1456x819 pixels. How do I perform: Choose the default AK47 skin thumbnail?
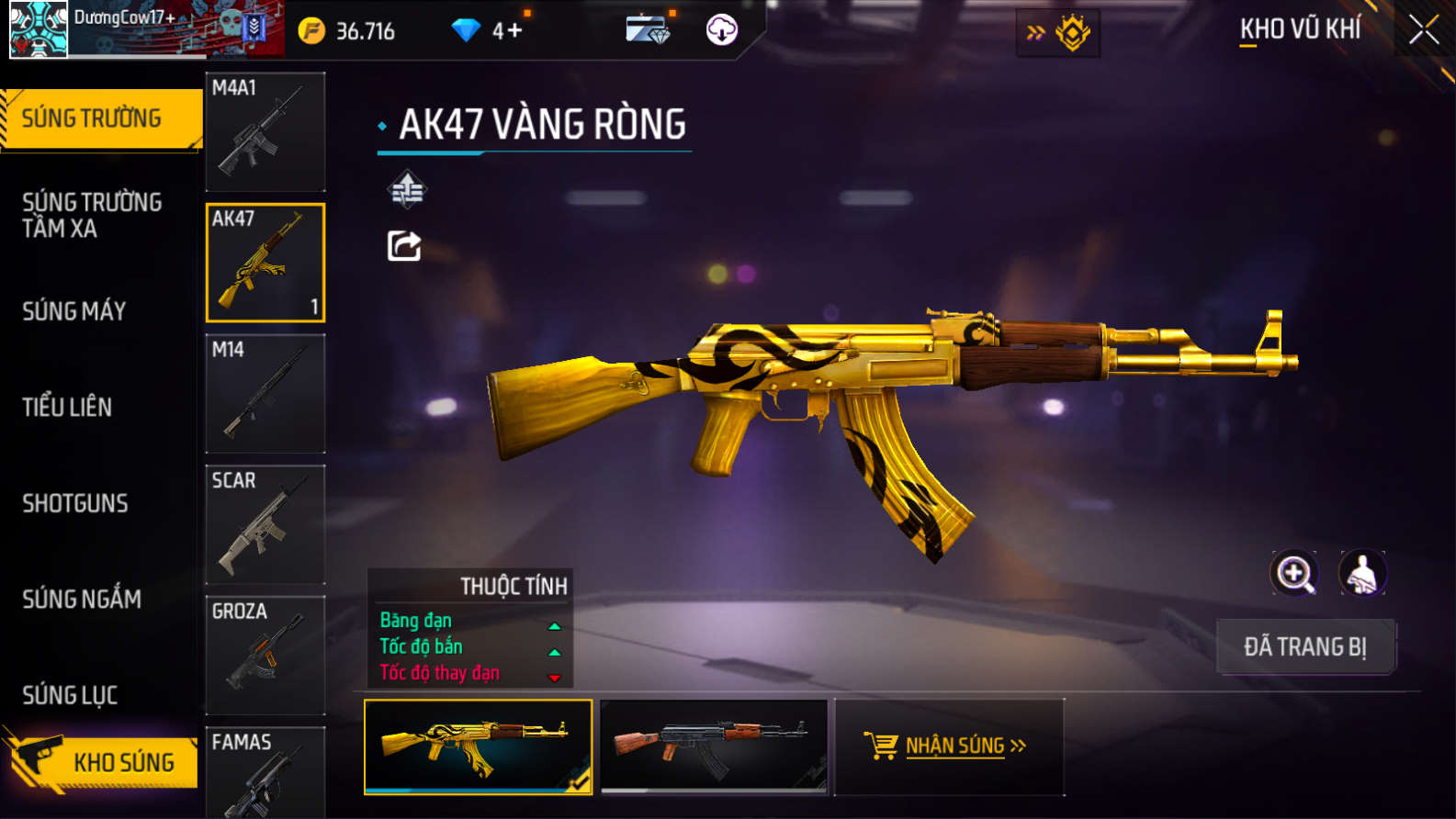pyautogui.click(x=713, y=746)
